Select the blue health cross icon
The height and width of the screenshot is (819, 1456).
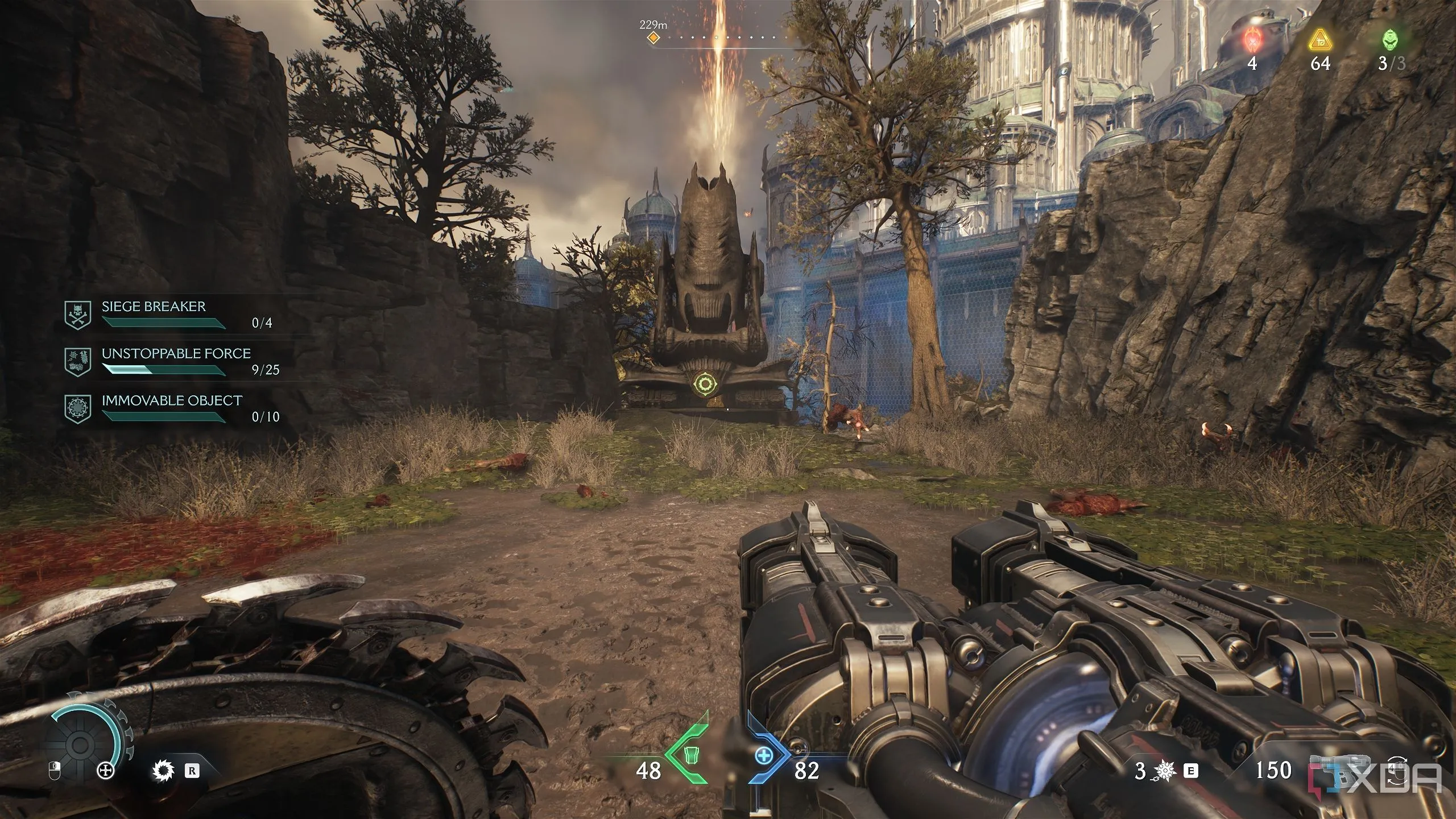click(764, 755)
